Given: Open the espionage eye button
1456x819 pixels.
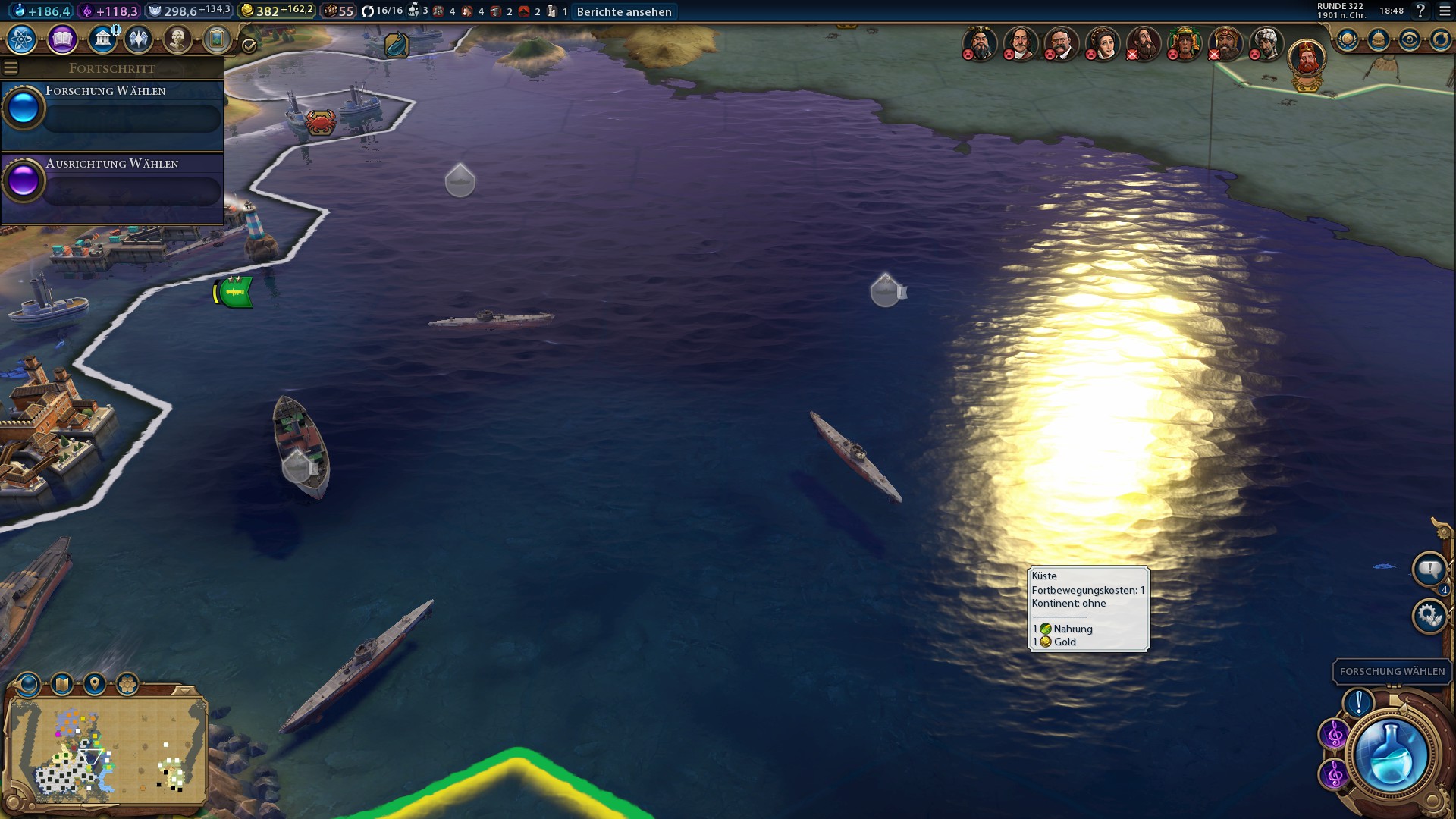Looking at the screenshot, I should pos(1410,39).
